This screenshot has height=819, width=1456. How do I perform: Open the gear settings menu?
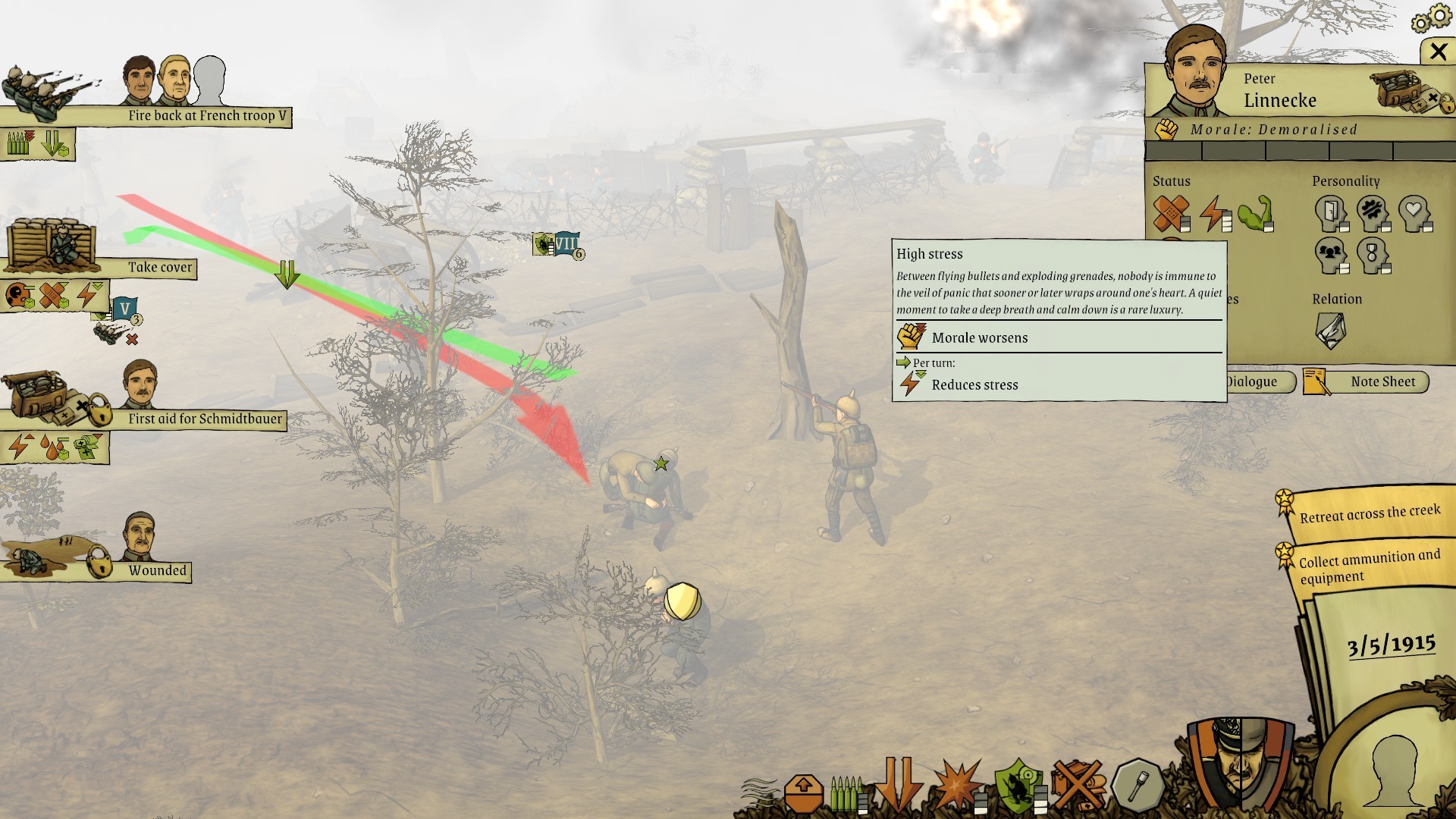point(1429,18)
